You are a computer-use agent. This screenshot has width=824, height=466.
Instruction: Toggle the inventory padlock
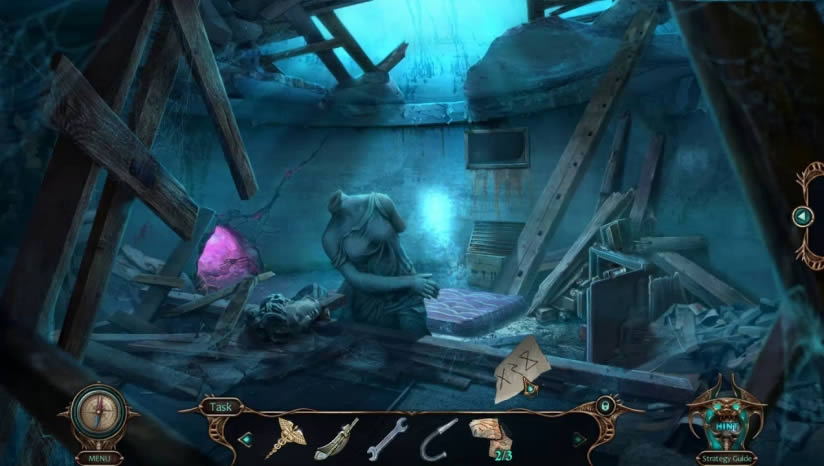604,407
